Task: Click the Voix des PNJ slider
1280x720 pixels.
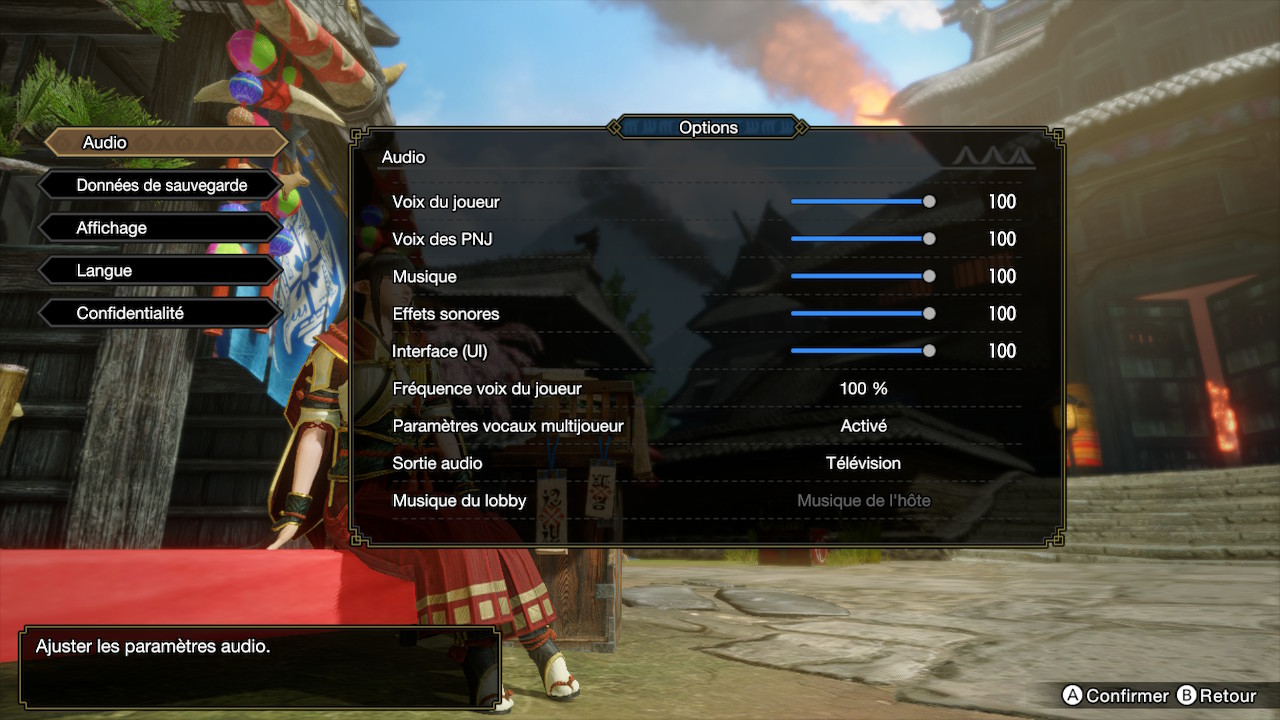Action: [x=861, y=239]
